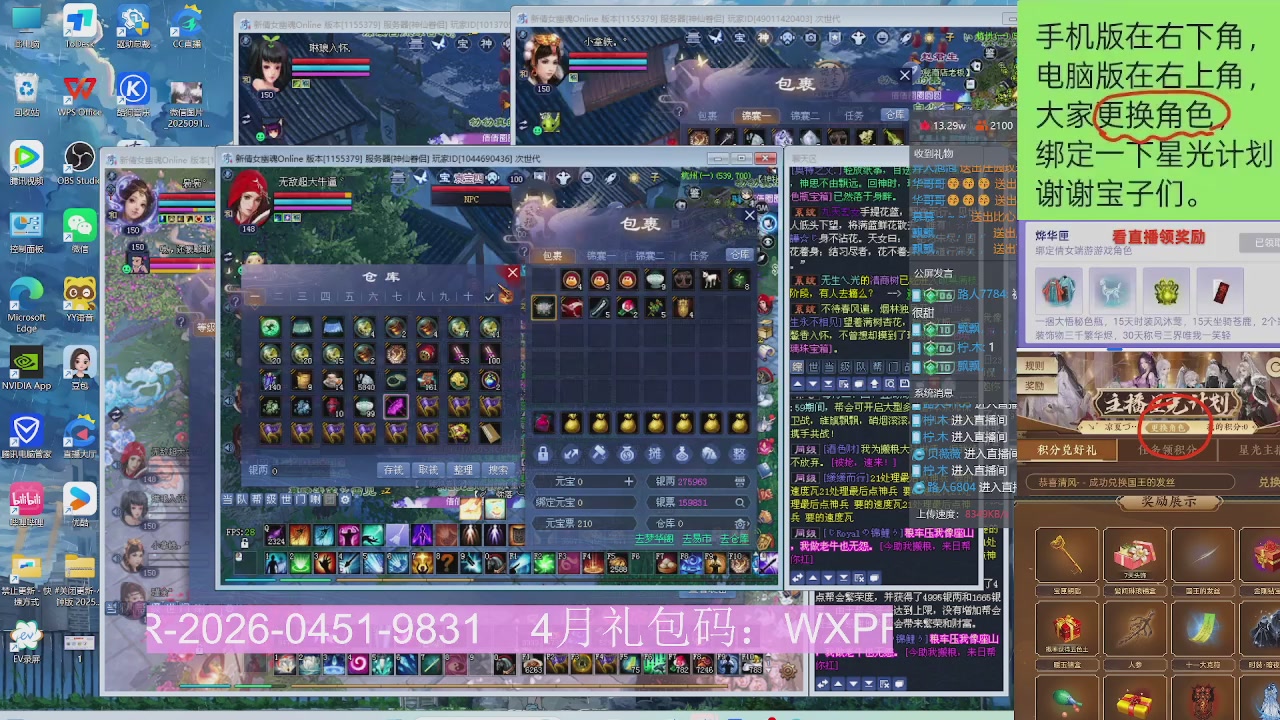
Task: Select the lock icon in the inventory toolbar
Action: click(543, 455)
